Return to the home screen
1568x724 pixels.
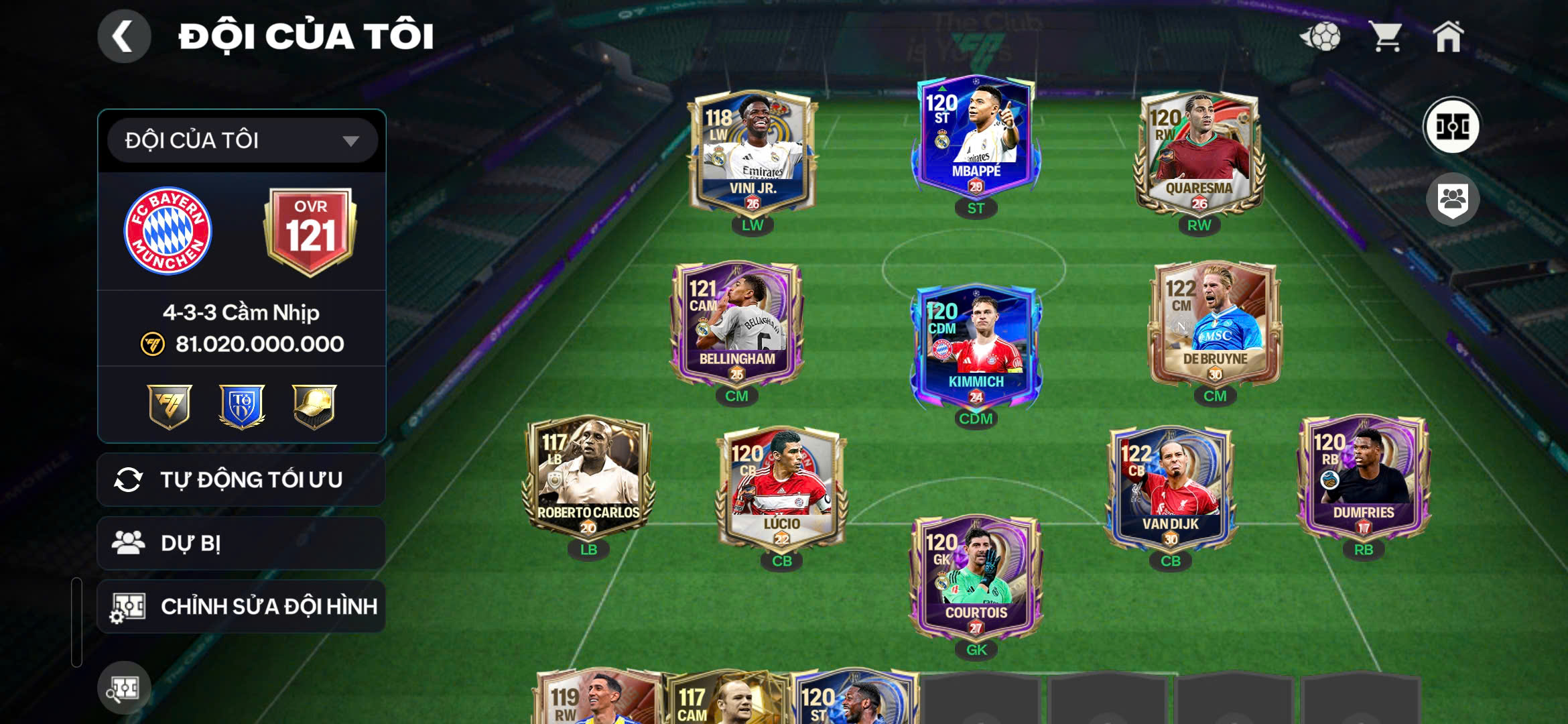(1448, 36)
